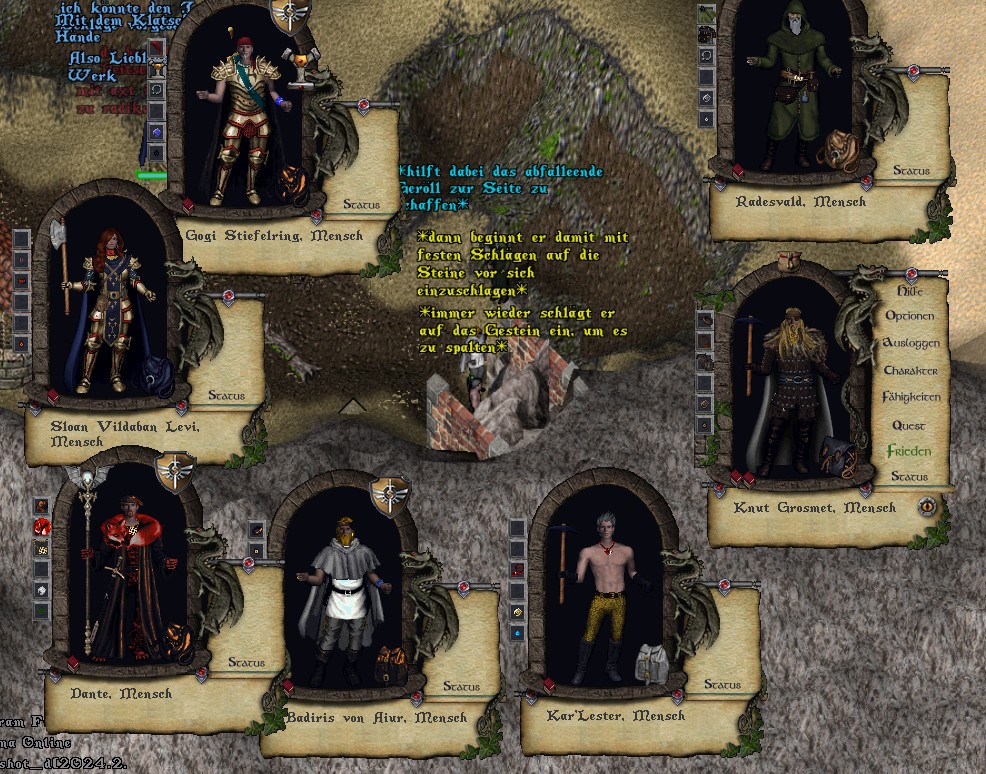Open Badiris von Aiur's backpack
986x774 pixels.
point(389,663)
